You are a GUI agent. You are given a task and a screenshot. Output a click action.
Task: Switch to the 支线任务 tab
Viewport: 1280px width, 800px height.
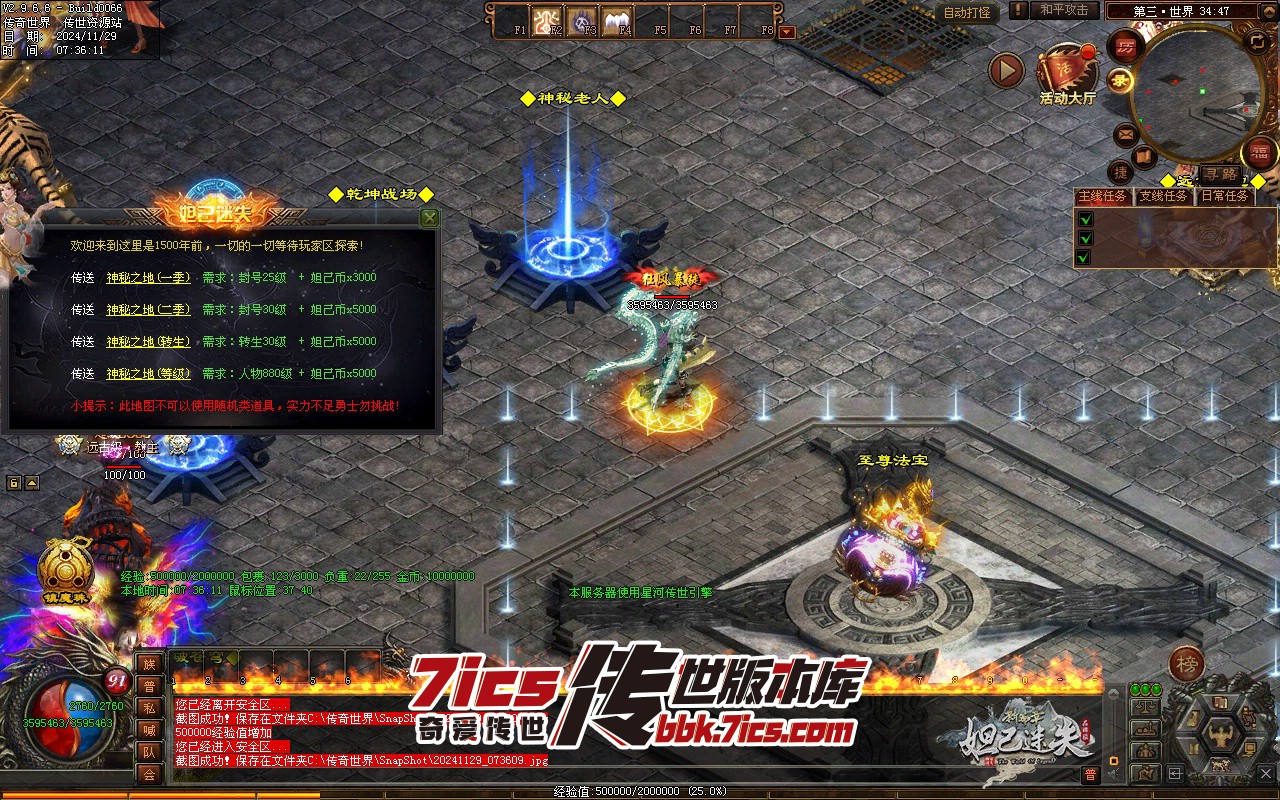(x=1165, y=196)
